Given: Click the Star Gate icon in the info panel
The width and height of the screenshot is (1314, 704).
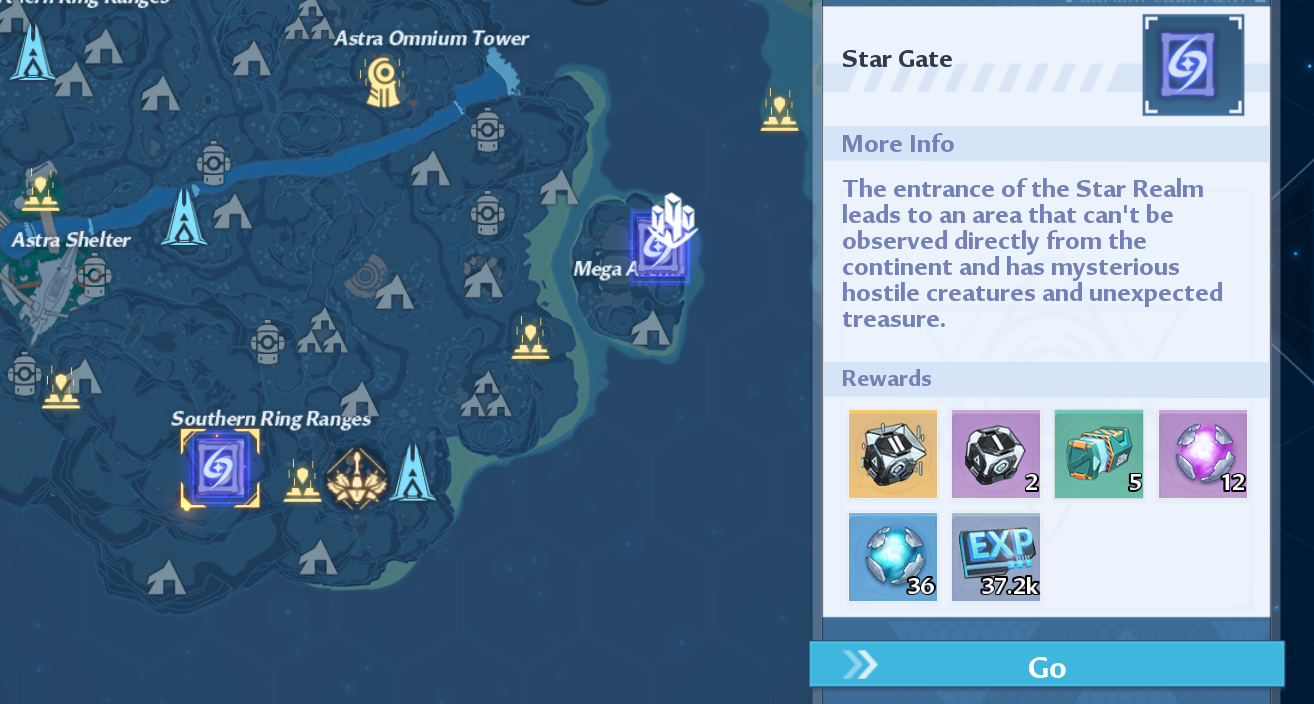Looking at the screenshot, I should coord(1193,65).
